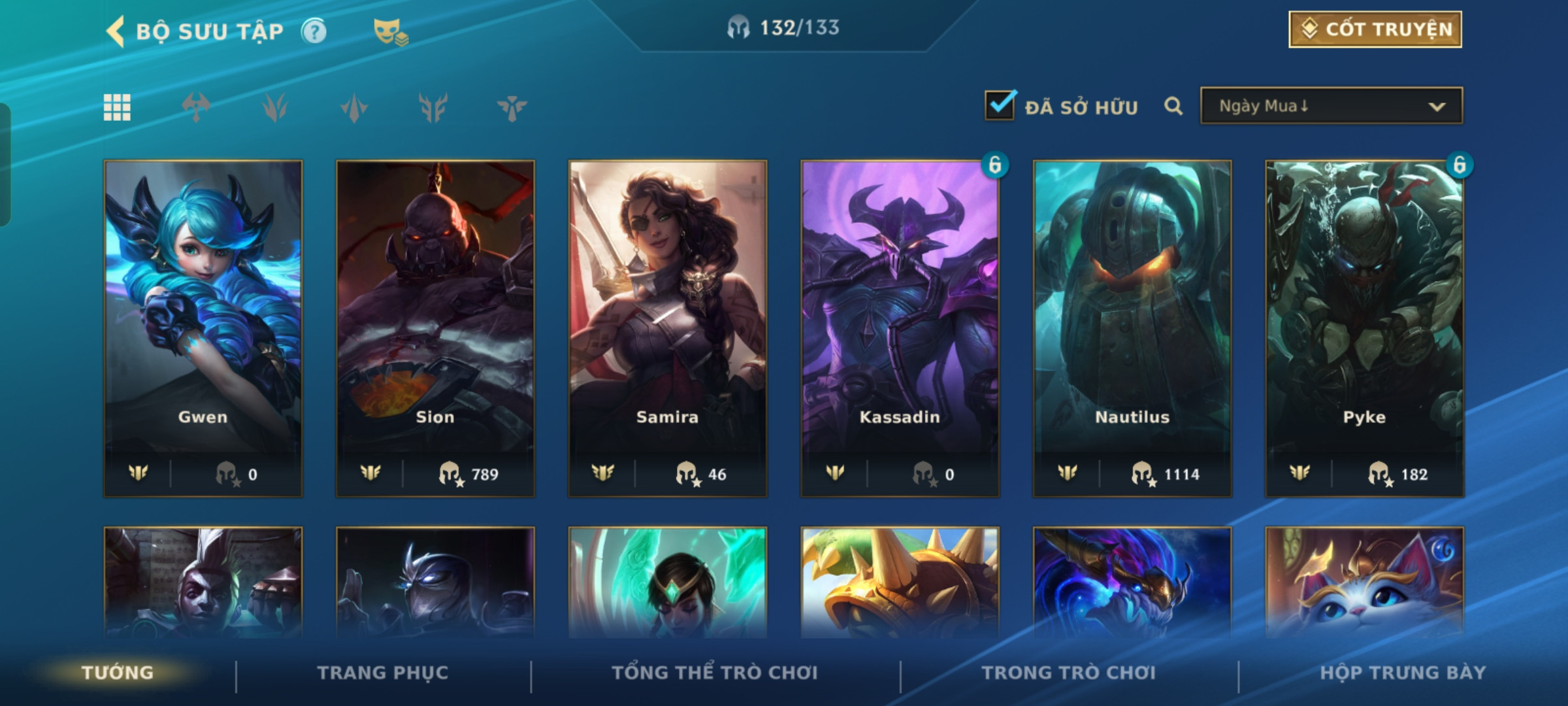Expand the Ngày Mua sort dropdown
Image resolution: width=1568 pixels, height=706 pixels.
click(1331, 106)
